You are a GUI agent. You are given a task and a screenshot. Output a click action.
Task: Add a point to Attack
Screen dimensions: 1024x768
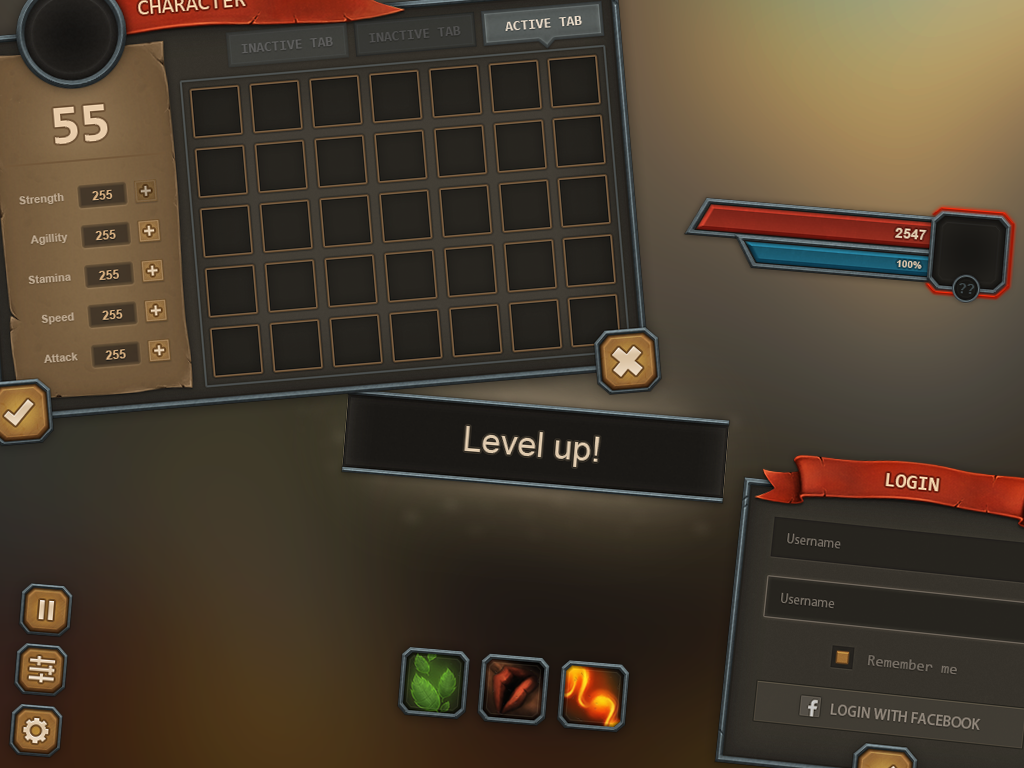pyautogui.click(x=159, y=350)
